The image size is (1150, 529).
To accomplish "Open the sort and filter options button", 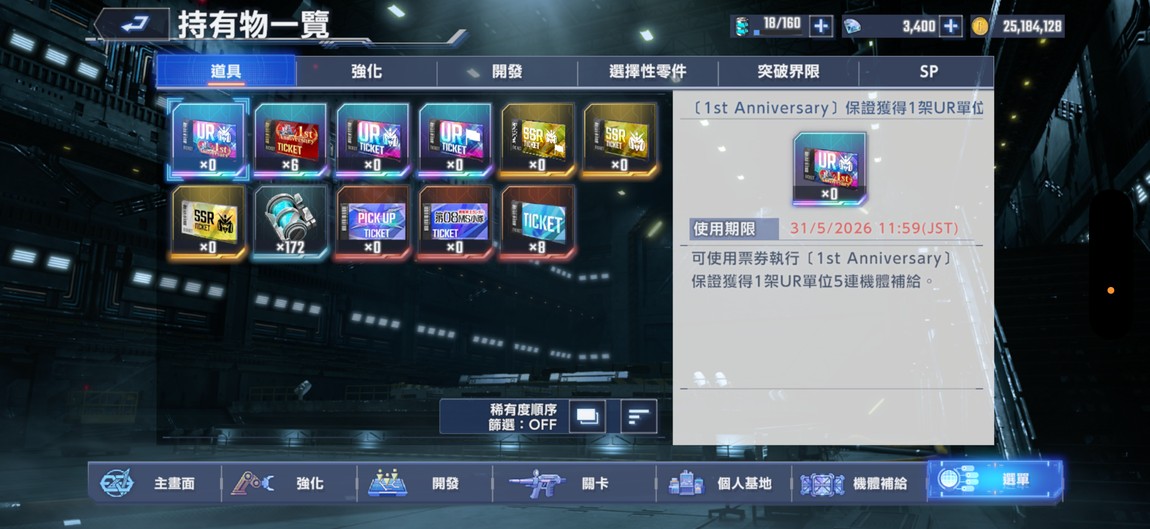I will click(638, 416).
